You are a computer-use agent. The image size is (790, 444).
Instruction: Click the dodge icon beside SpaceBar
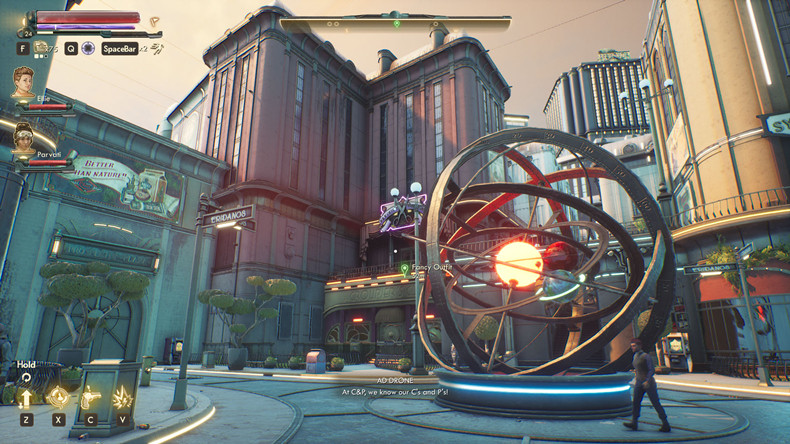pos(156,47)
